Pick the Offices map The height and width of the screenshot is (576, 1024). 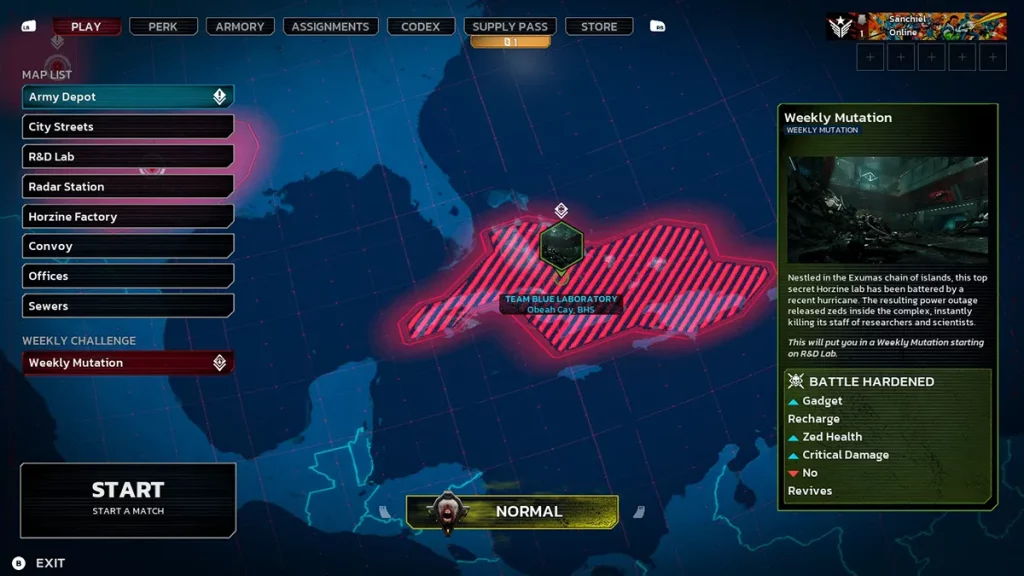[128, 276]
